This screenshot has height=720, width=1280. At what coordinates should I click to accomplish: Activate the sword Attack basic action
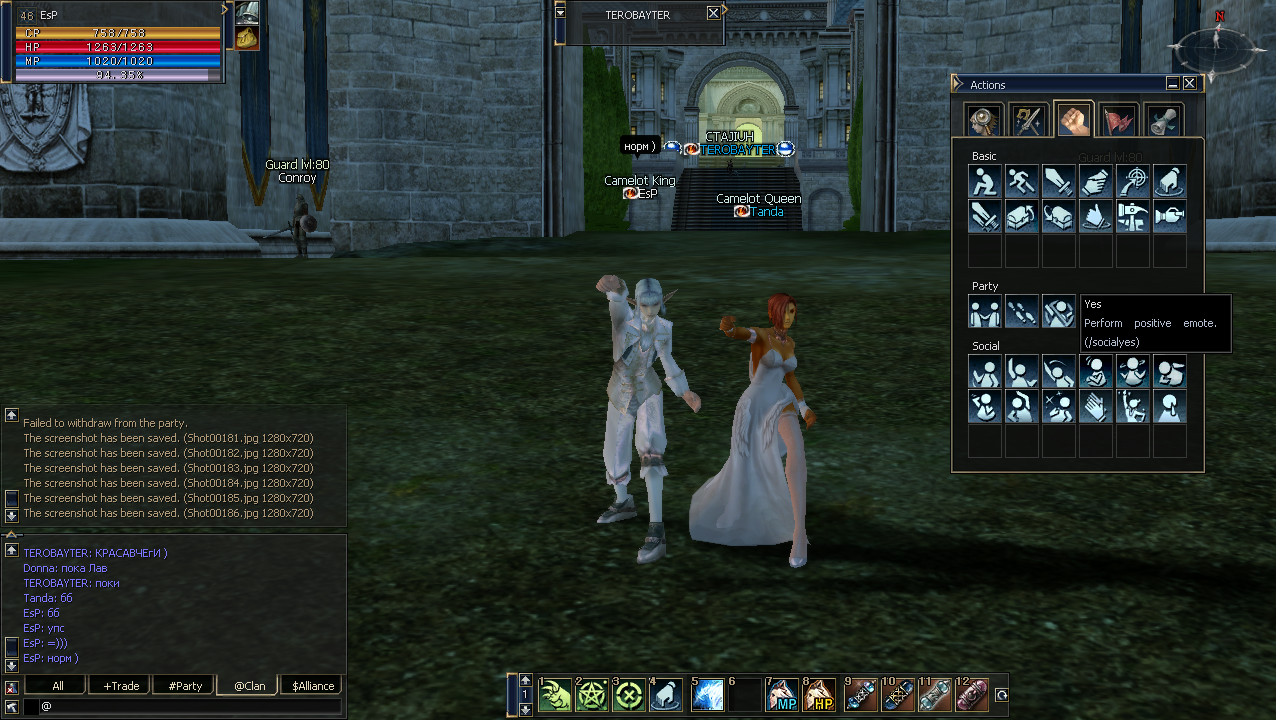pyautogui.click(x=1059, y=181)
